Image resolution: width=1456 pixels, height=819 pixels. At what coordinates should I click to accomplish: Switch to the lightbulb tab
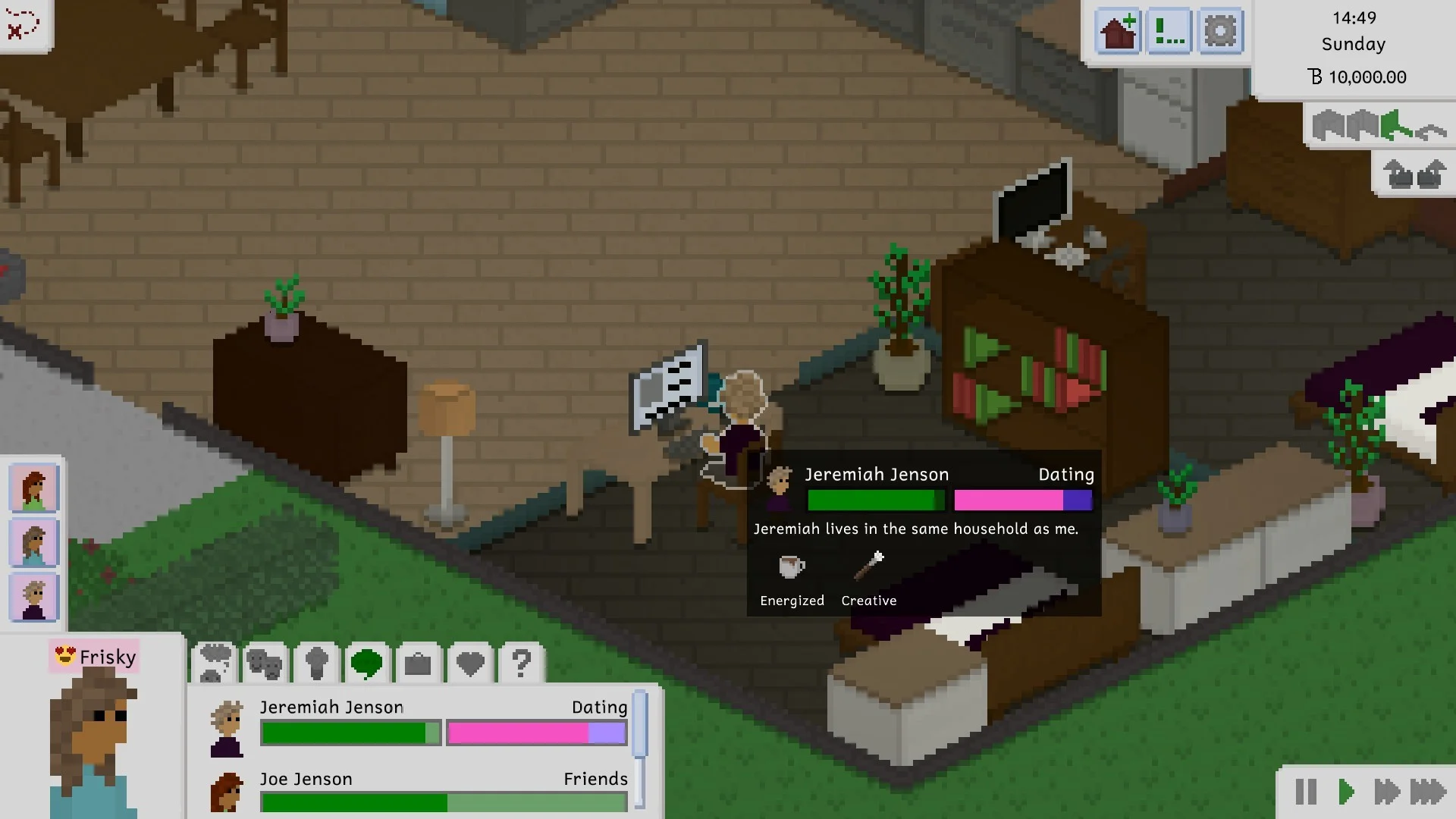click(x=316, y=664)
